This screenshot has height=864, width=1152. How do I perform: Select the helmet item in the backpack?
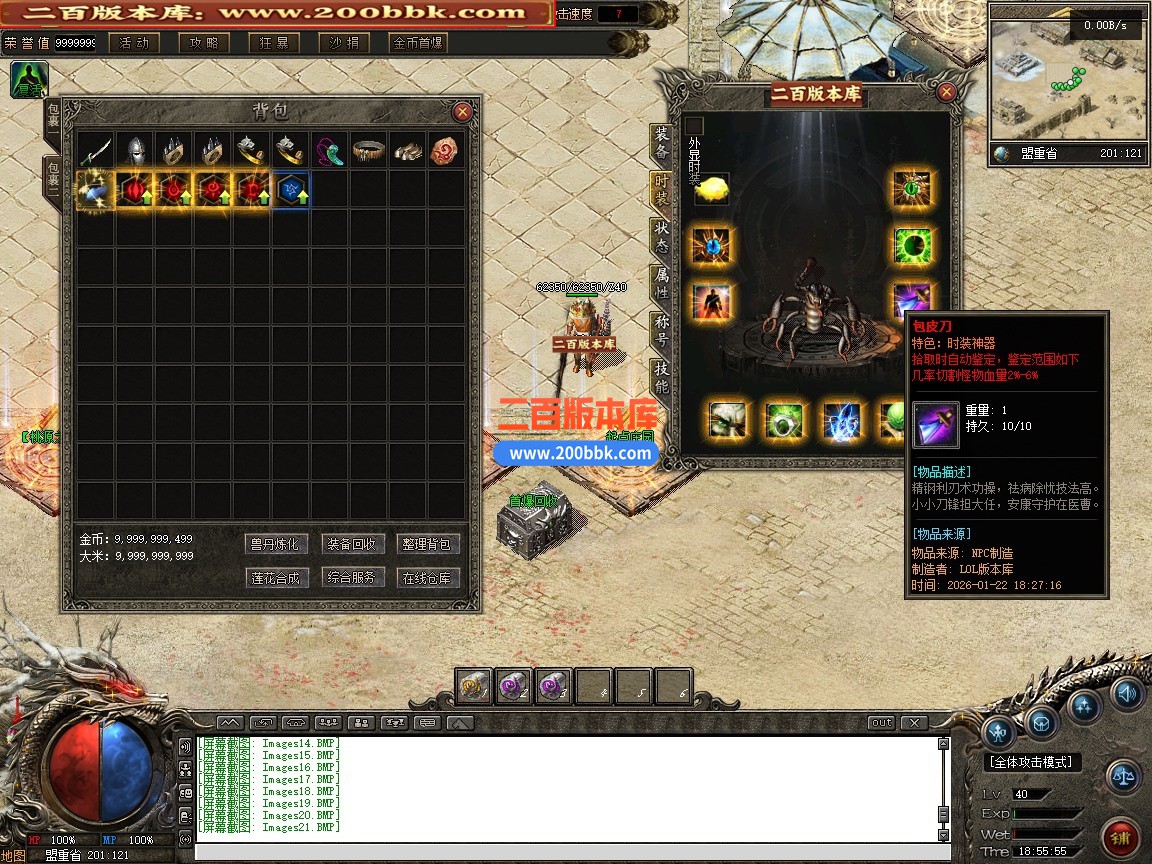[x=135, y=150]
